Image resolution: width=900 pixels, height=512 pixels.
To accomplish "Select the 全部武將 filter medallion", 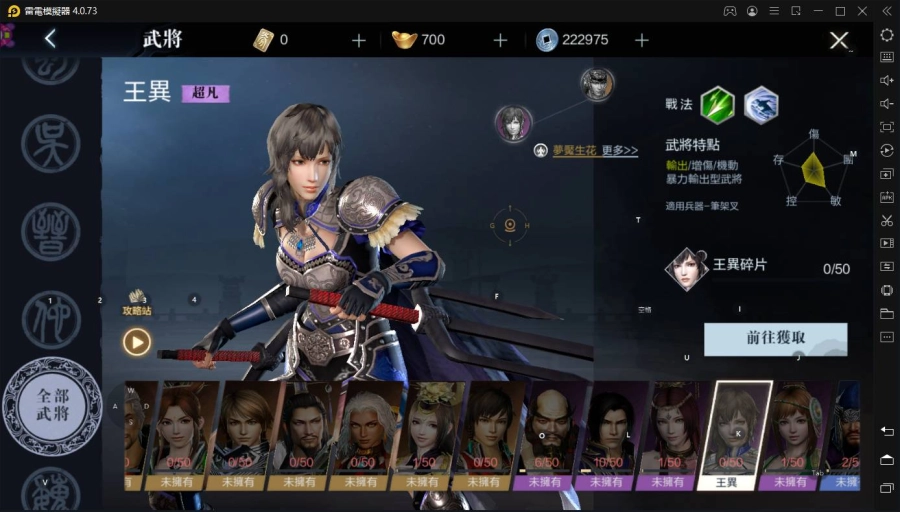I will coord(52,405).
